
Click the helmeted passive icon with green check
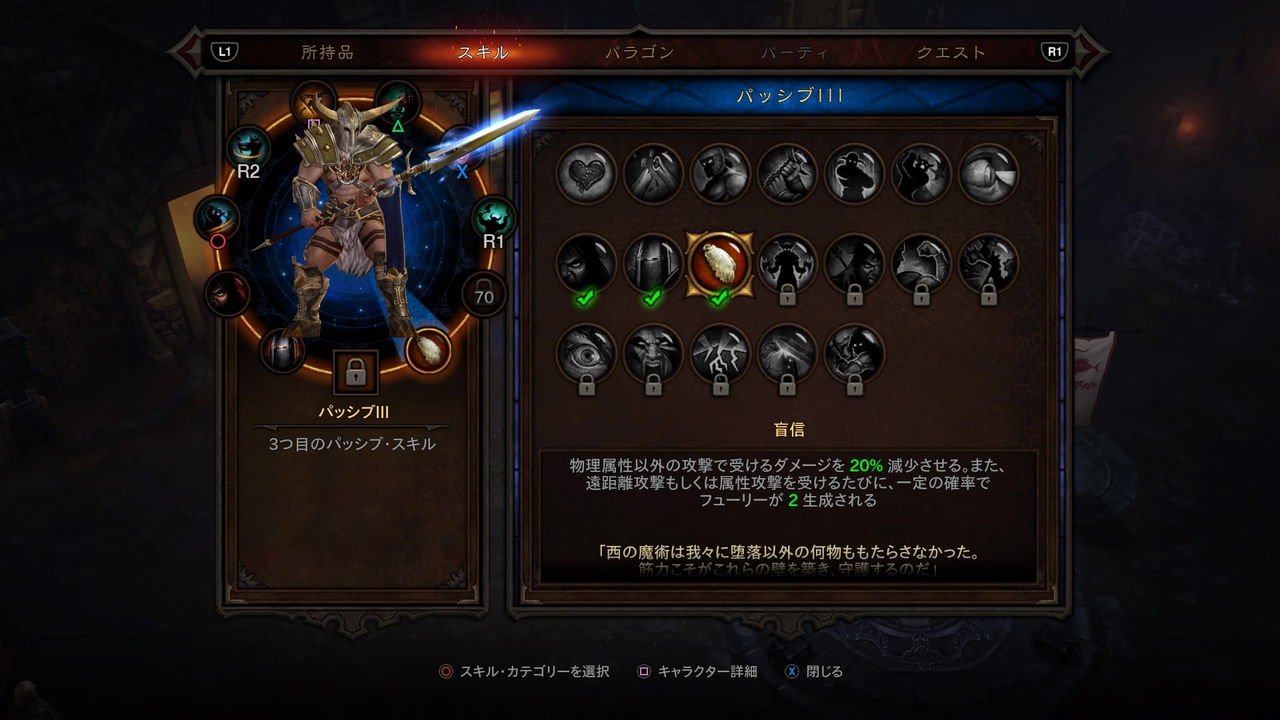coord(652,263)
